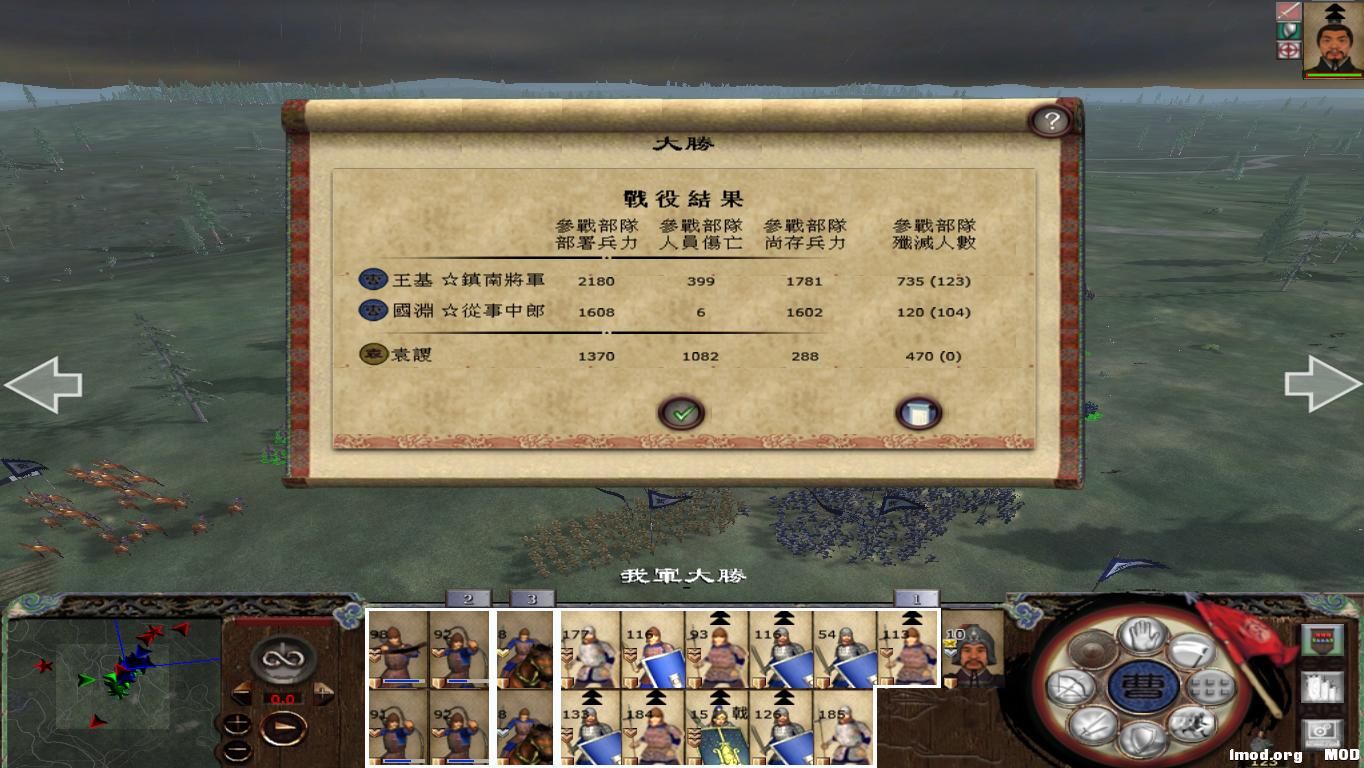
Task: Toggle guard shield stance near general portrait
Action: [1290, 31]
